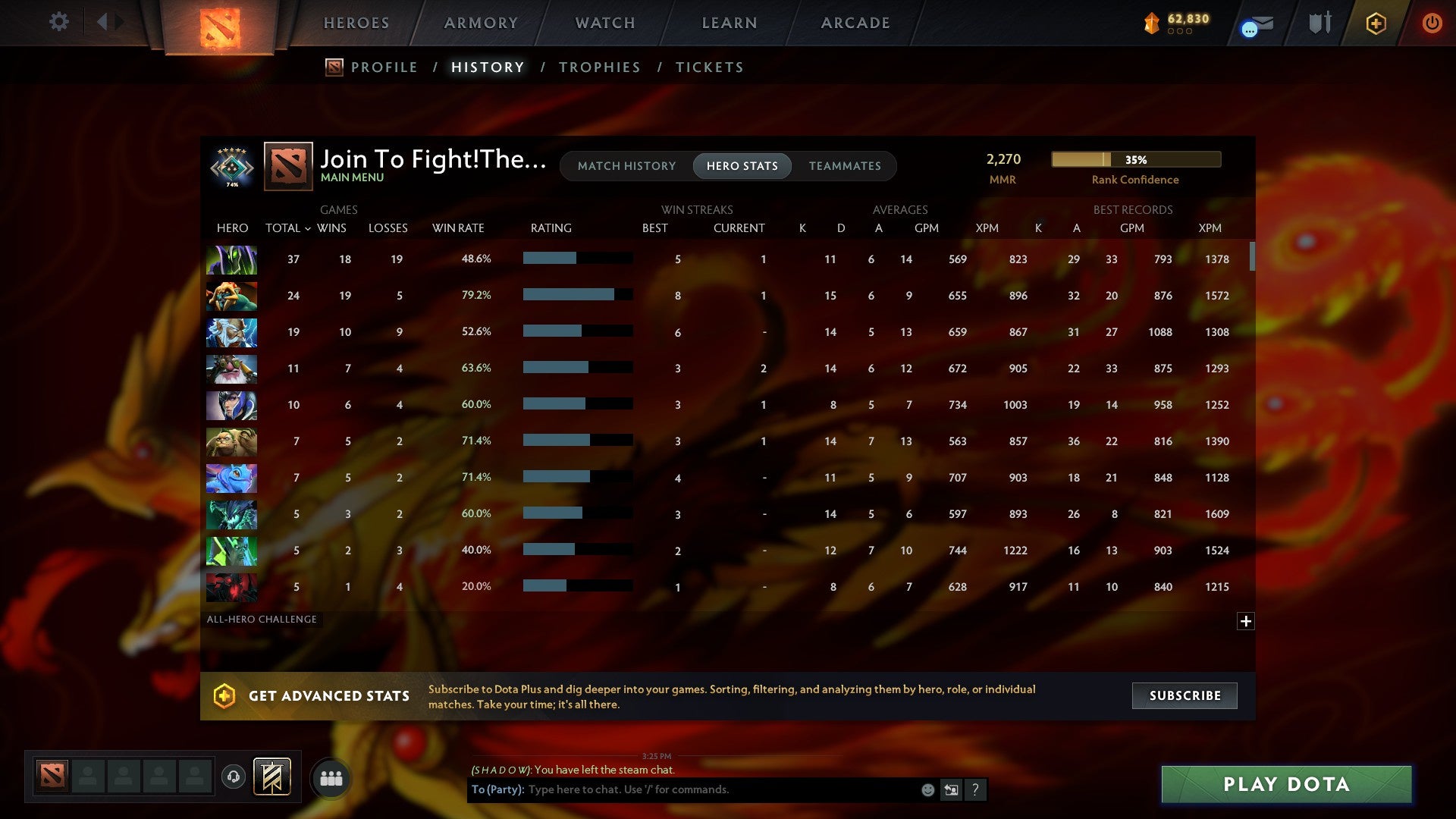Click the Subscribe button for Dota Plus
This screenshot has height=819, width=1456.
tap(1184, 695)
